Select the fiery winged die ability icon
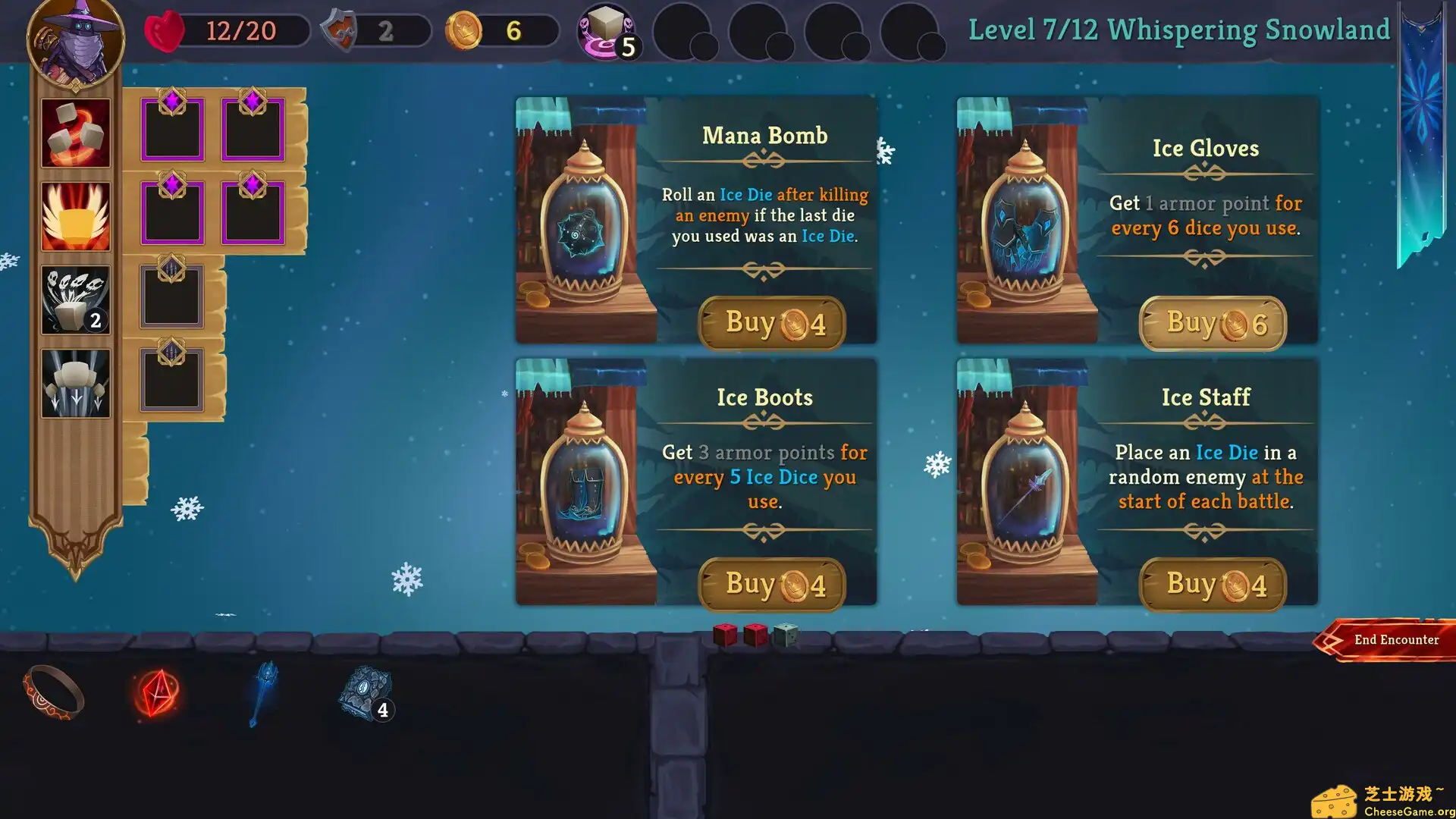This screenshot has height=819, width=1456. (x=76, y=217)
